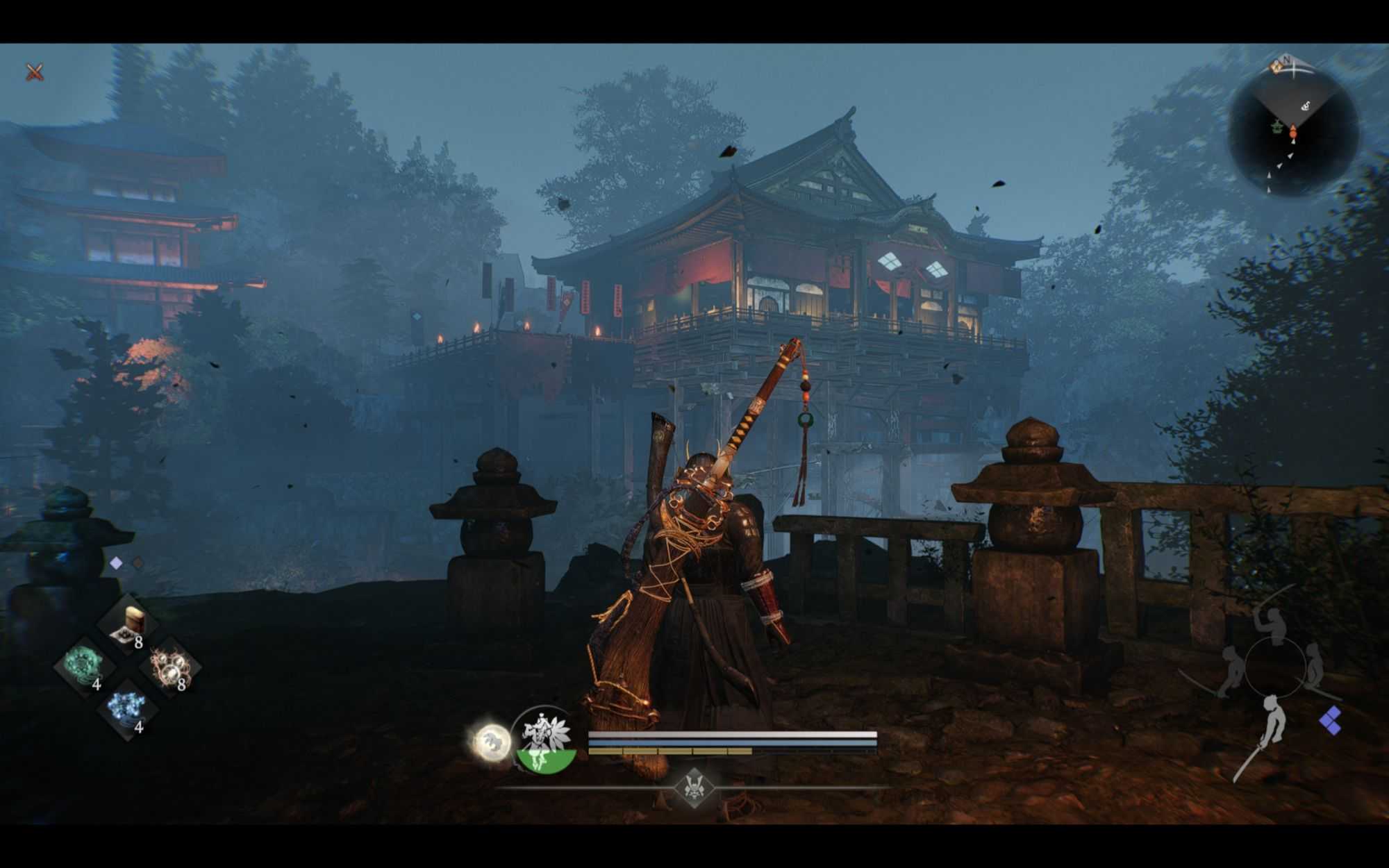Use the green talisman shortcut item

(x=86, y=665)
